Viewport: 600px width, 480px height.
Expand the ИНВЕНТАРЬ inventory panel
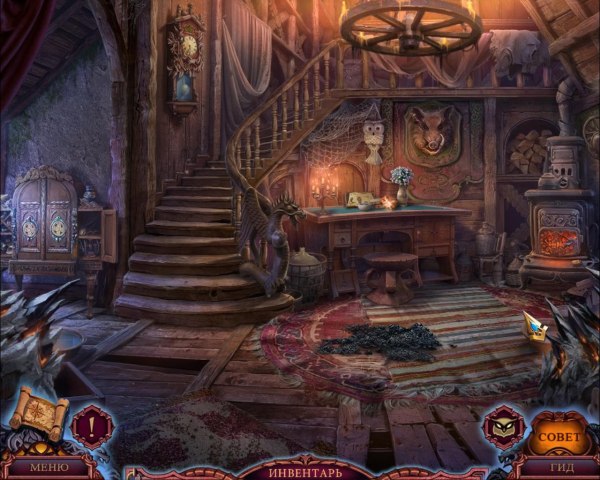307,471
